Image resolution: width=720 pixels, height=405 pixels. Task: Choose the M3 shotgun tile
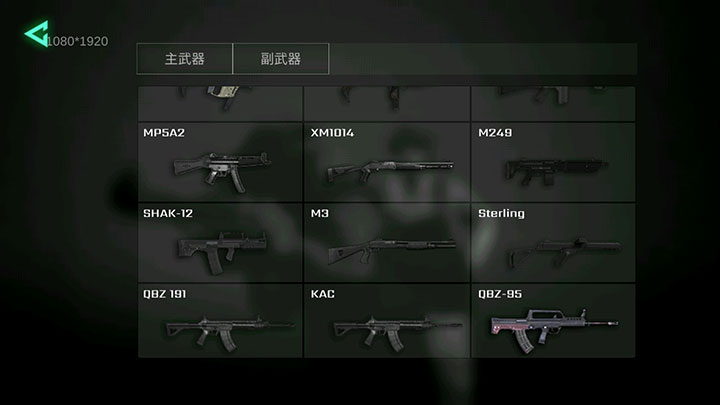tap(387, 241)
